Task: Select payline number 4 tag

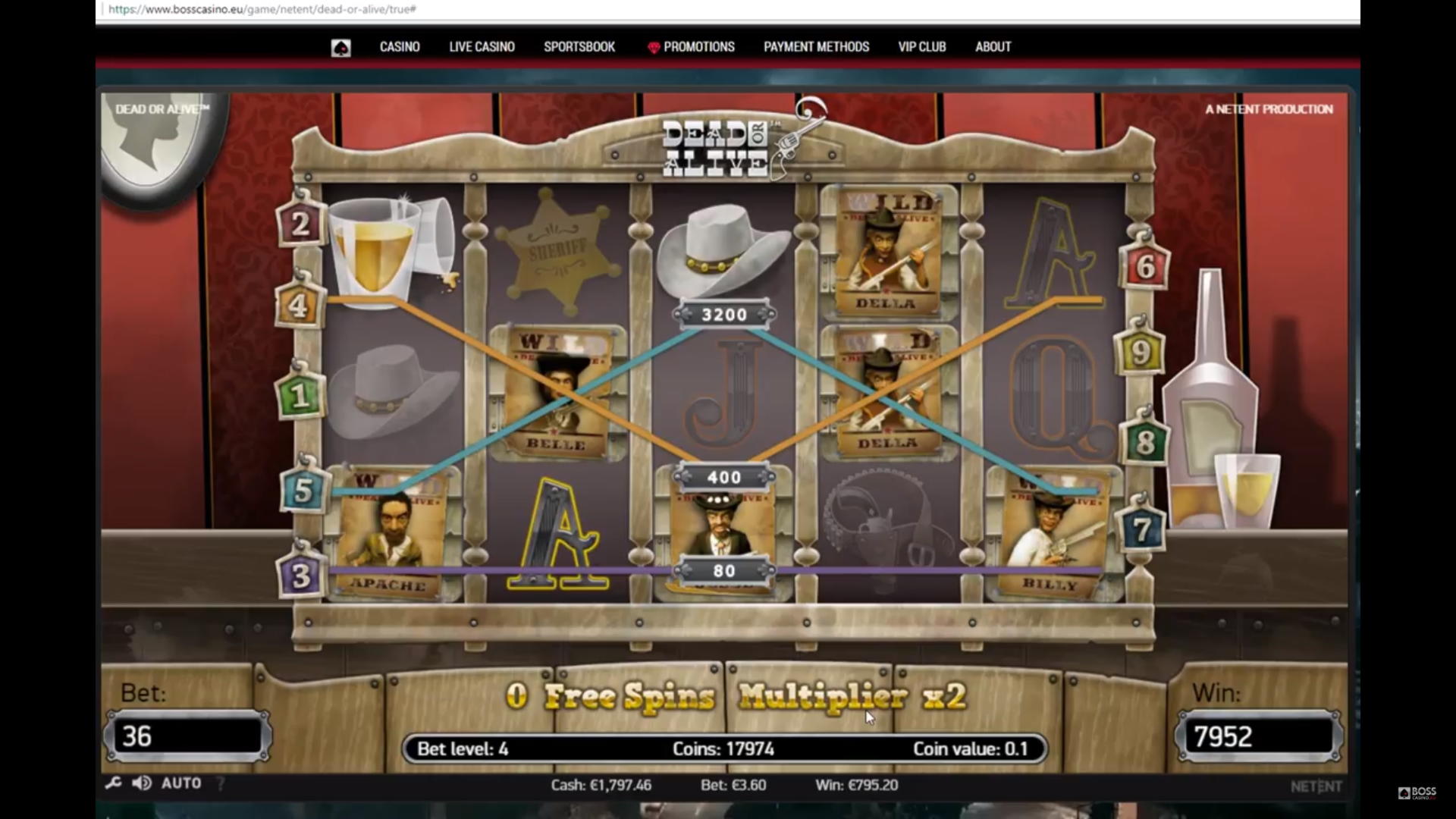Action: coord(298,306)
